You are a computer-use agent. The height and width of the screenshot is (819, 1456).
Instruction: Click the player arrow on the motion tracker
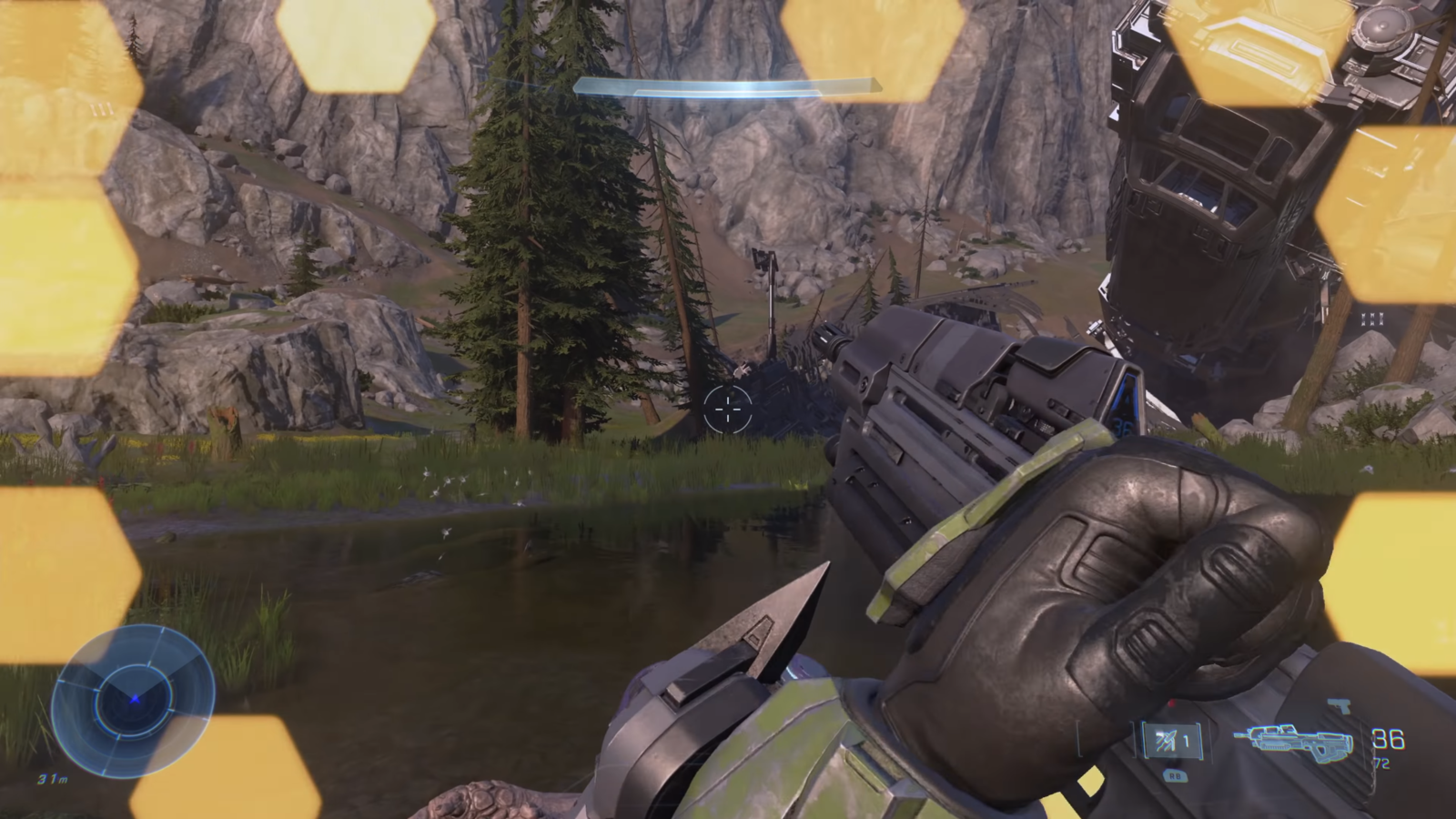(136, 700)
